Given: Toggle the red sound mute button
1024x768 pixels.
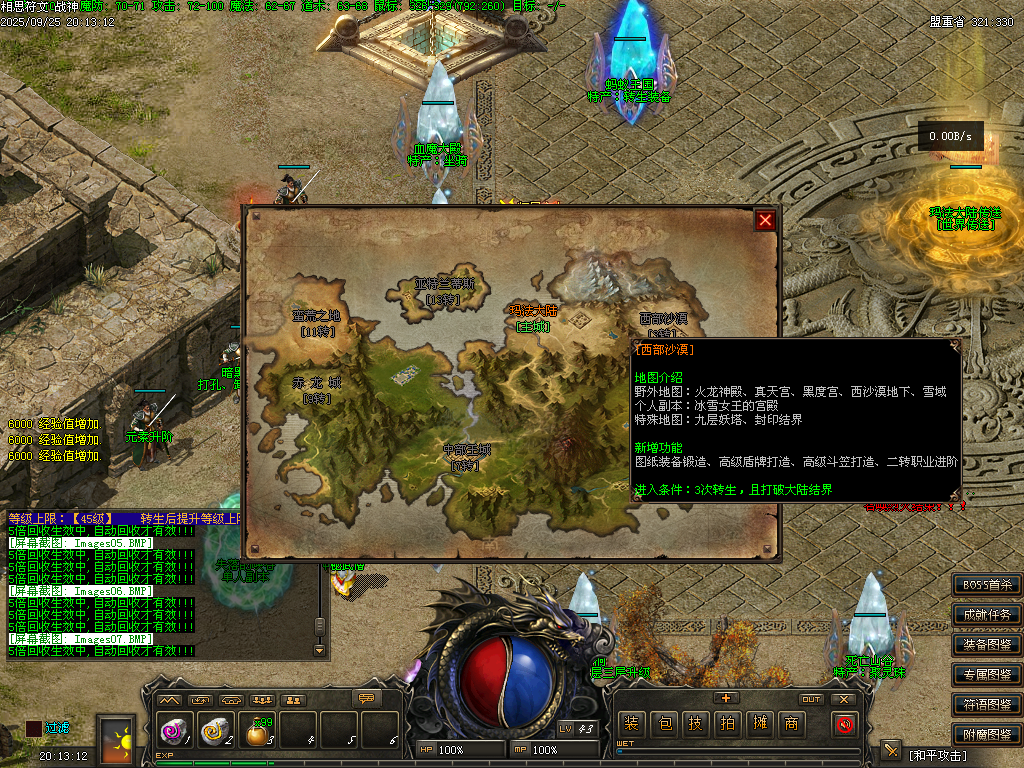Looking at the screenshot, I should pyautogui.click(x=845, y=724).
